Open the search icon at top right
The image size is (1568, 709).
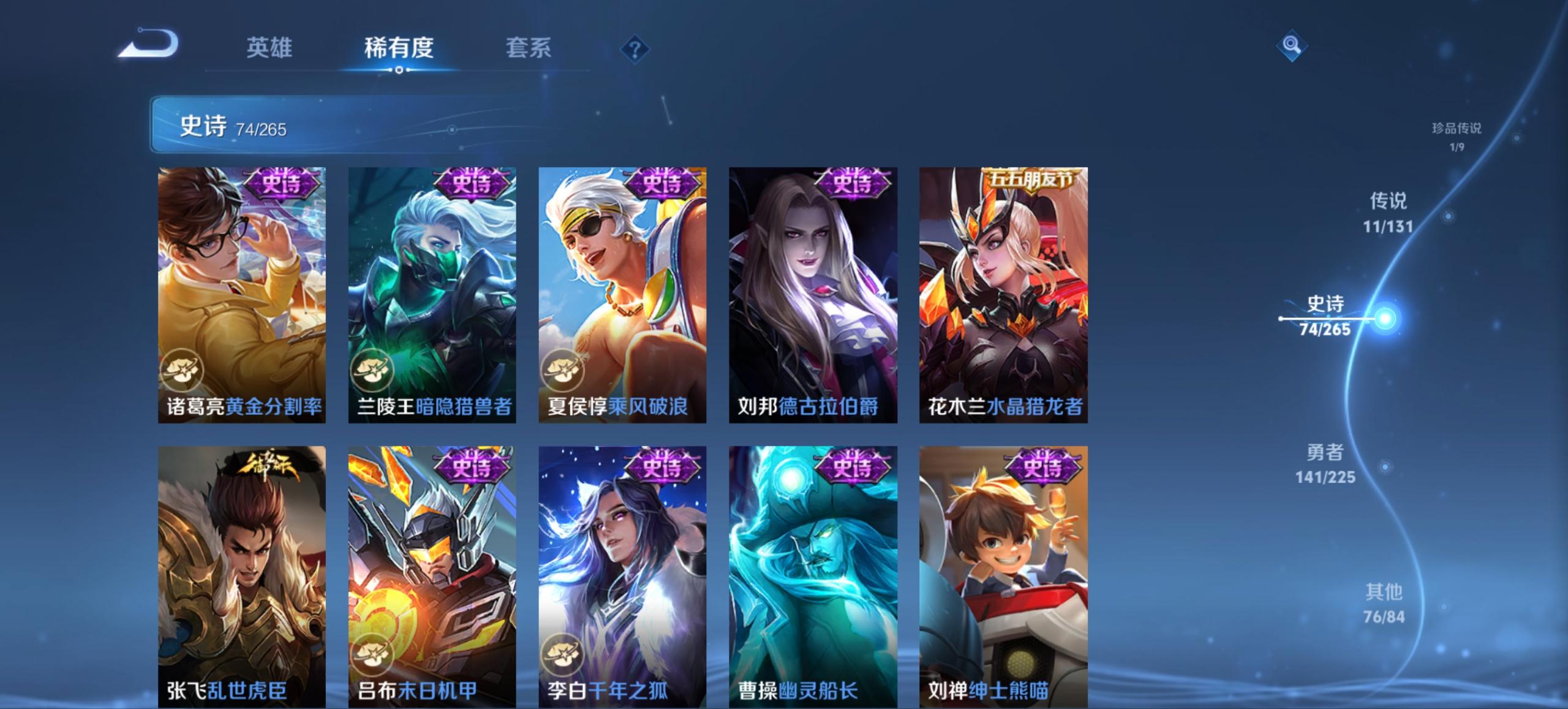pyautogui.click(x=1292, y=45)
